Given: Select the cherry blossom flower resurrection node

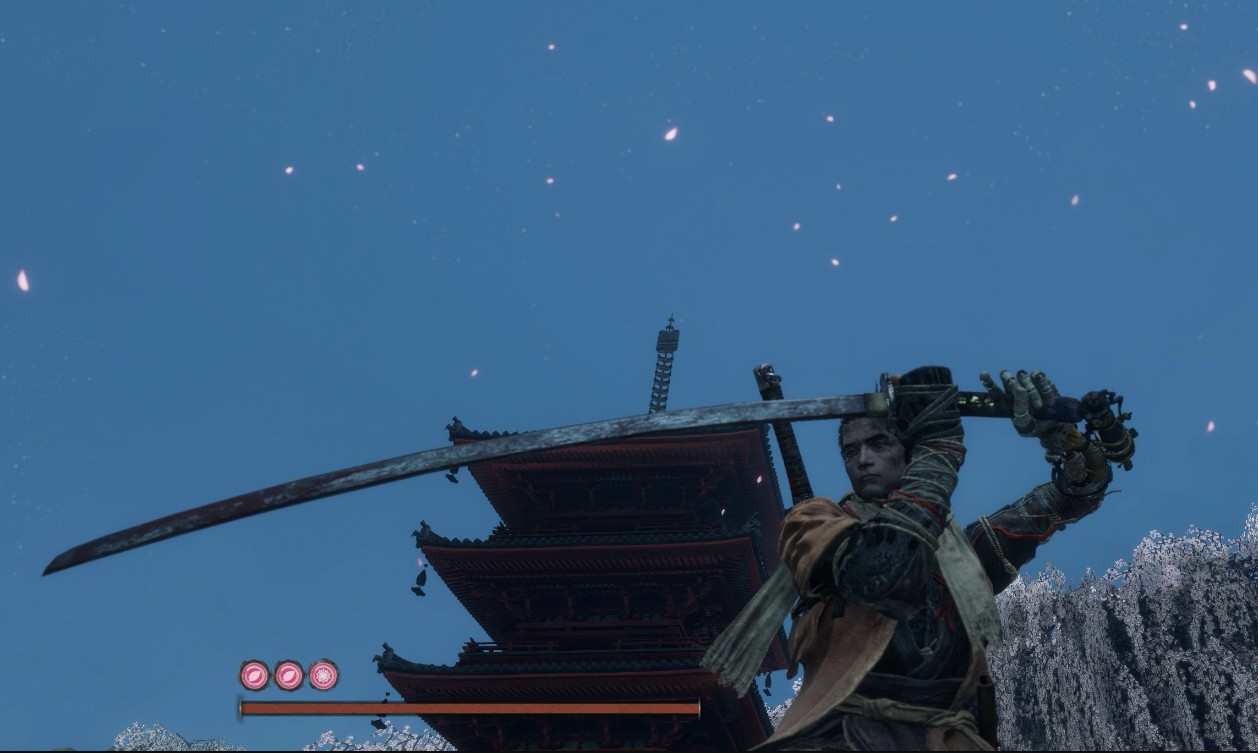Looking at the screenshot, I should (x=323, y=675).
